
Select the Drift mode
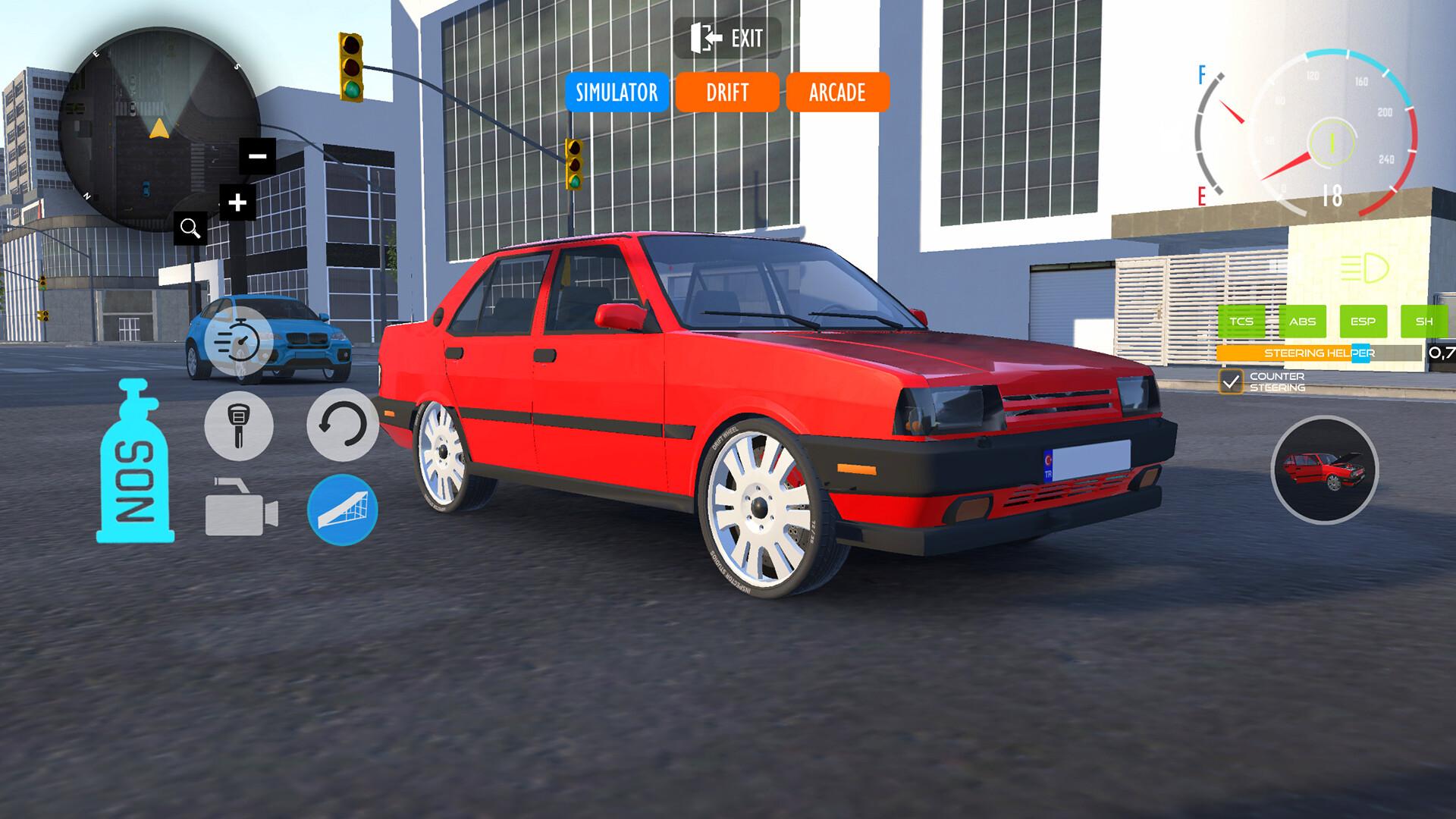coord(727,93)
